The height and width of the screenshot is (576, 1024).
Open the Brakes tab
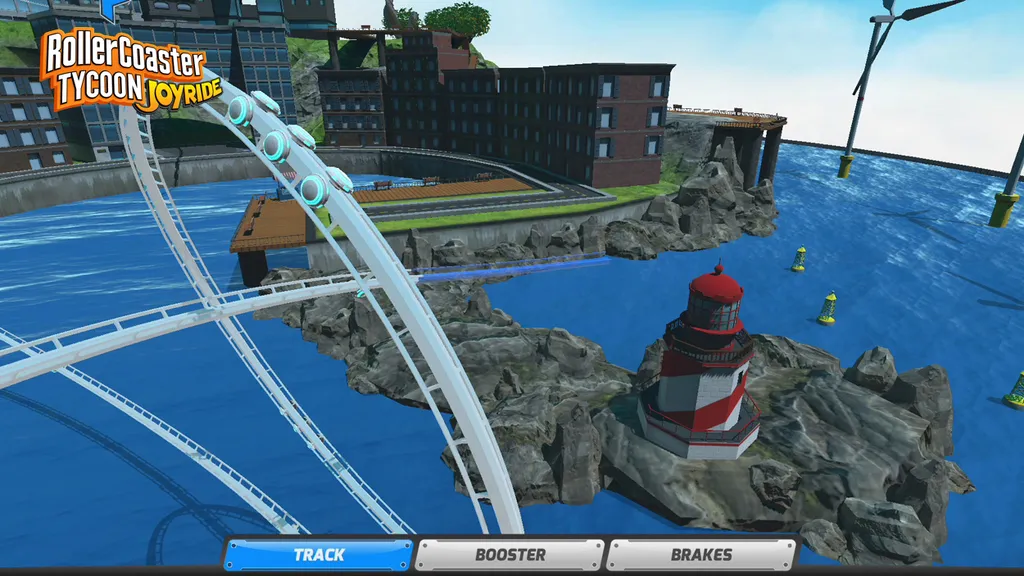[701, 555]
